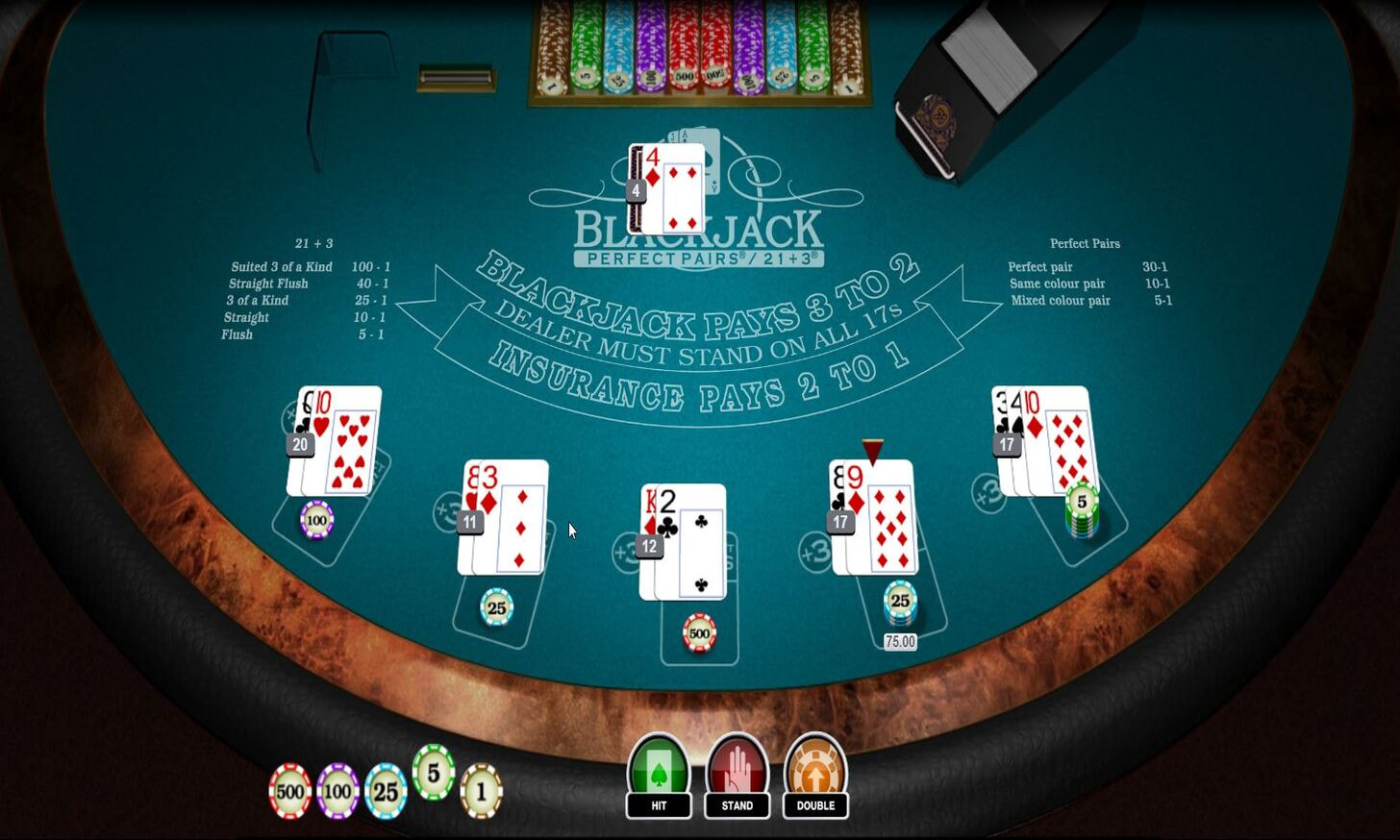Select the 500 chip in the bottom tray

pyautogui.click(x=289, y=792)
